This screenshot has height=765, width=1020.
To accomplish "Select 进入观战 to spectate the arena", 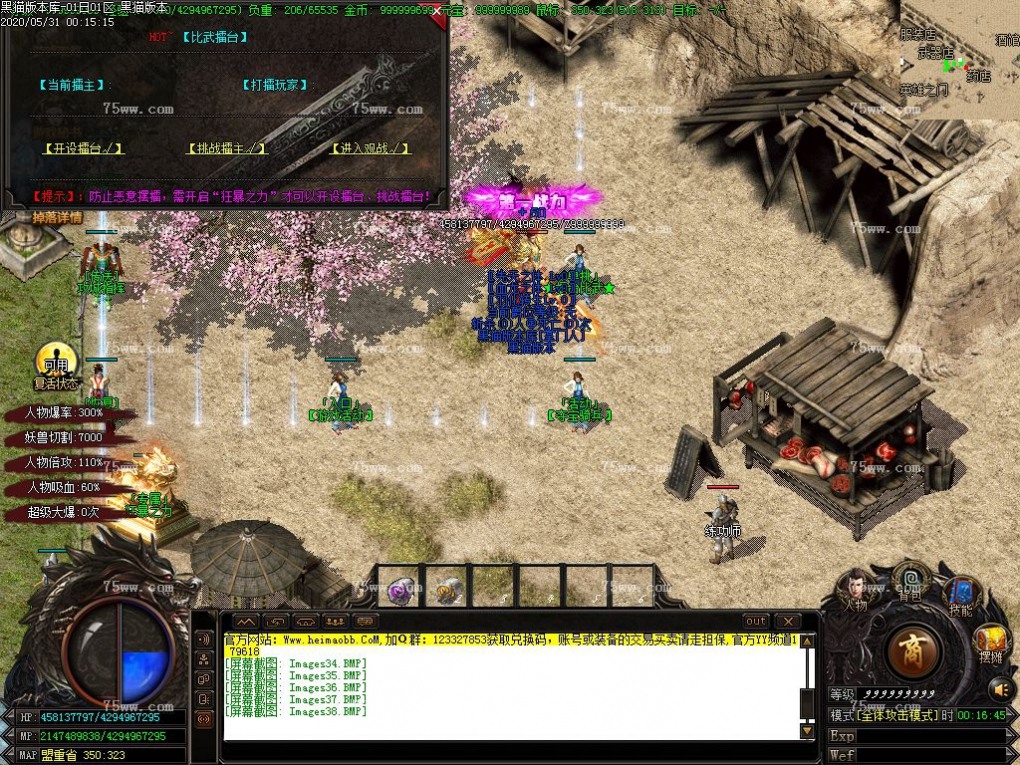I will [370, 148].
